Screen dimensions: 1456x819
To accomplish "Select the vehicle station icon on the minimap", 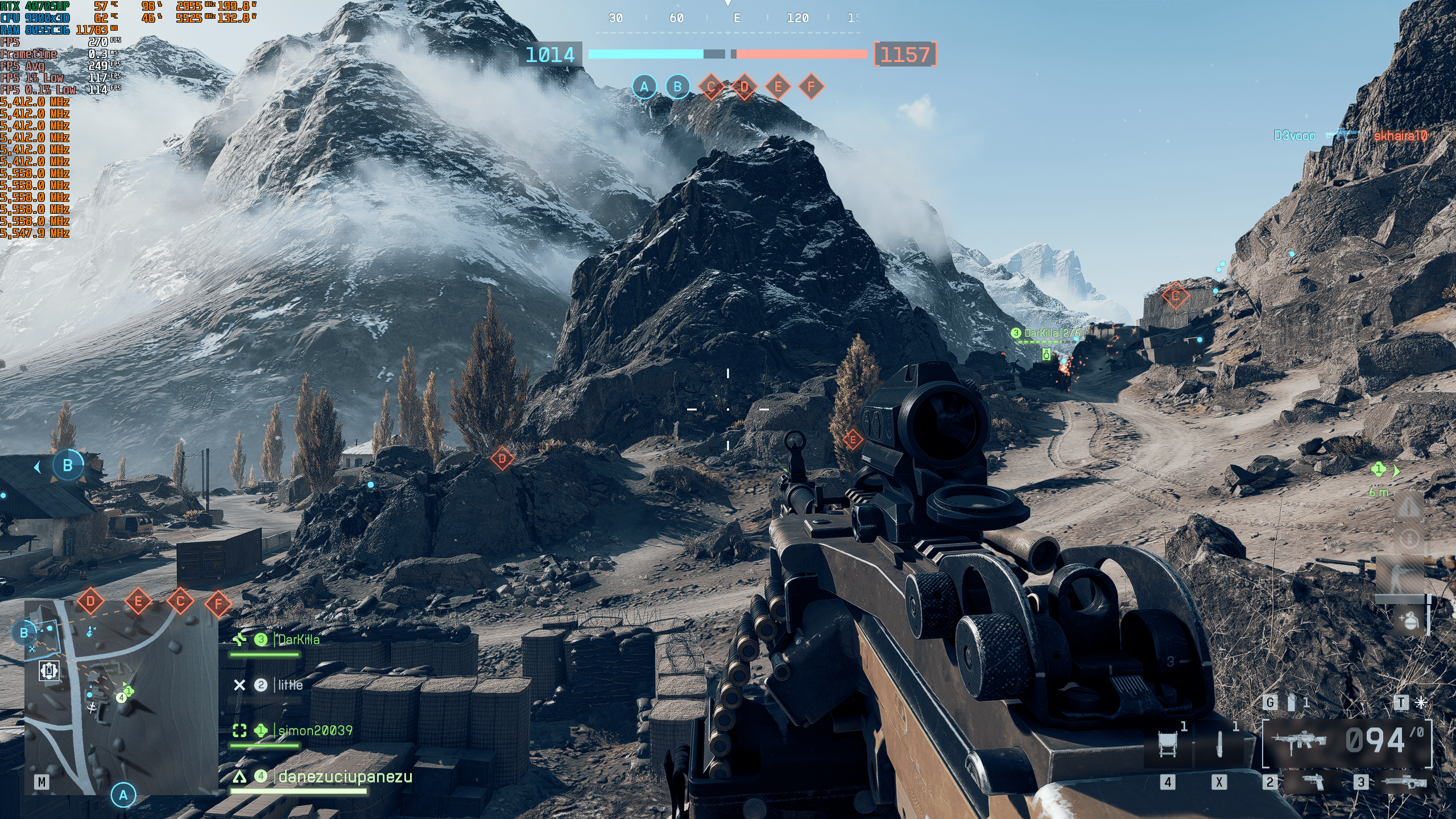I will tap(49, 671).
